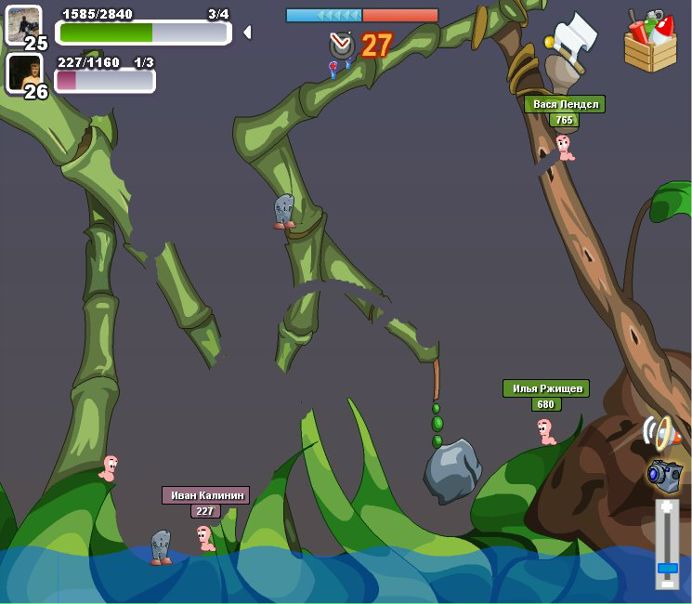The width and height of the screenshot is (692, 604).
Task: Click the camera screenshot icon
Action: (664, 474)
